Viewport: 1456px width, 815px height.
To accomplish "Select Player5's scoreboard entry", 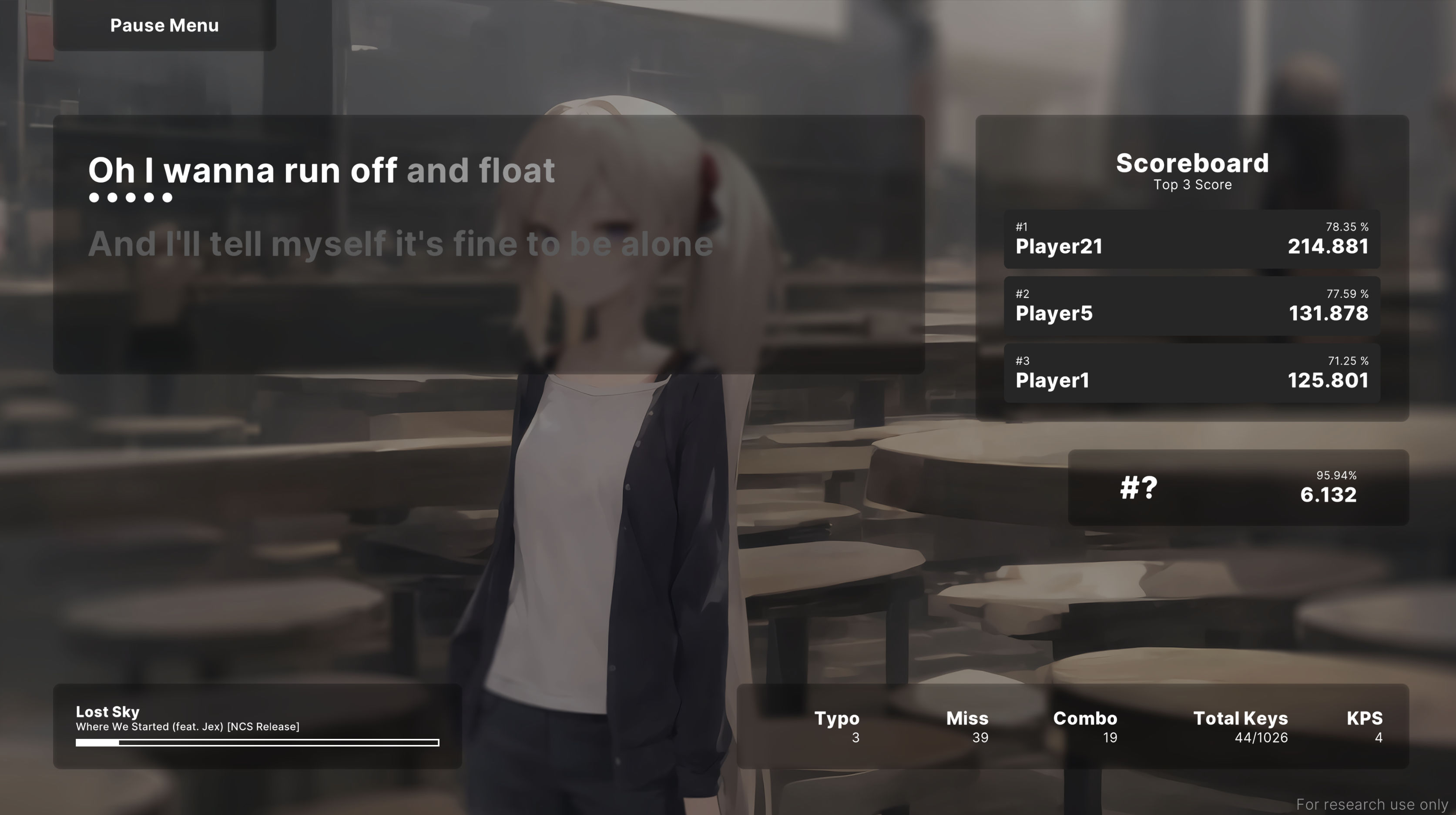I will (x=1191, y=306).
